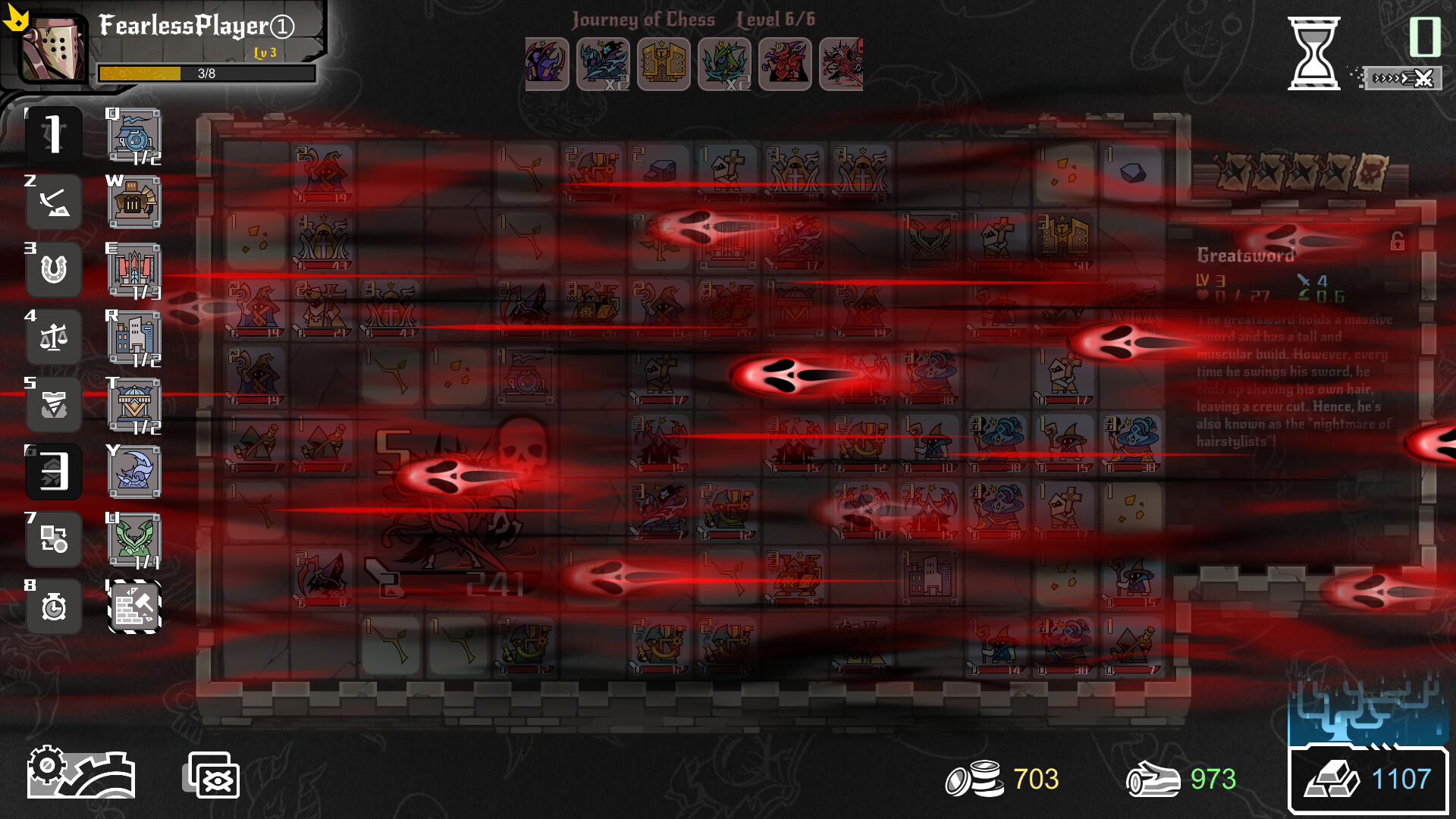The height and width of the screenshot is (819, 1456).
Task: Select the horseshoe tool in left toolbar
Action: pyautogui.click(x=53, y=269)
